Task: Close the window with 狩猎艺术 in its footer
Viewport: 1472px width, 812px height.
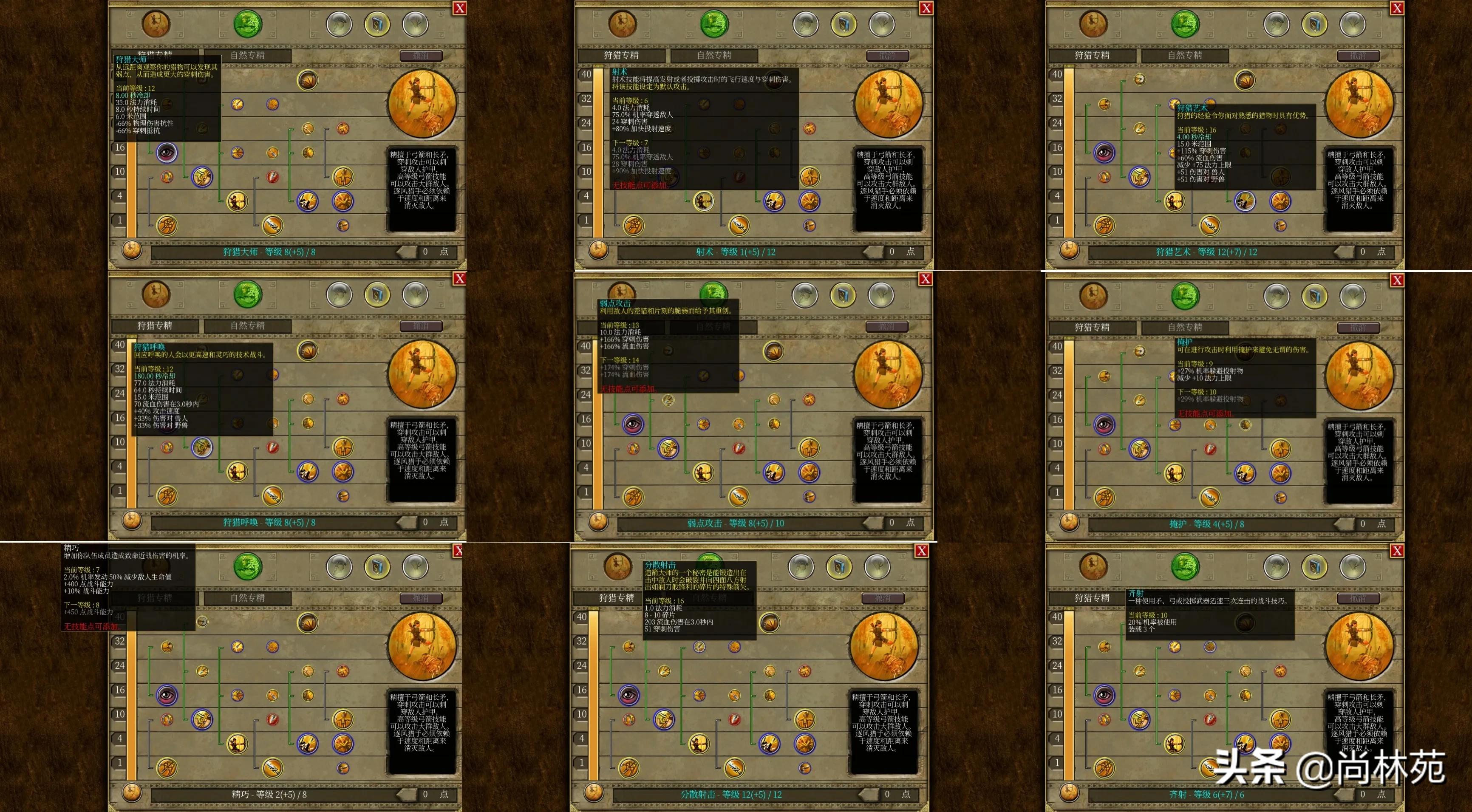Action: point(1397,8)
